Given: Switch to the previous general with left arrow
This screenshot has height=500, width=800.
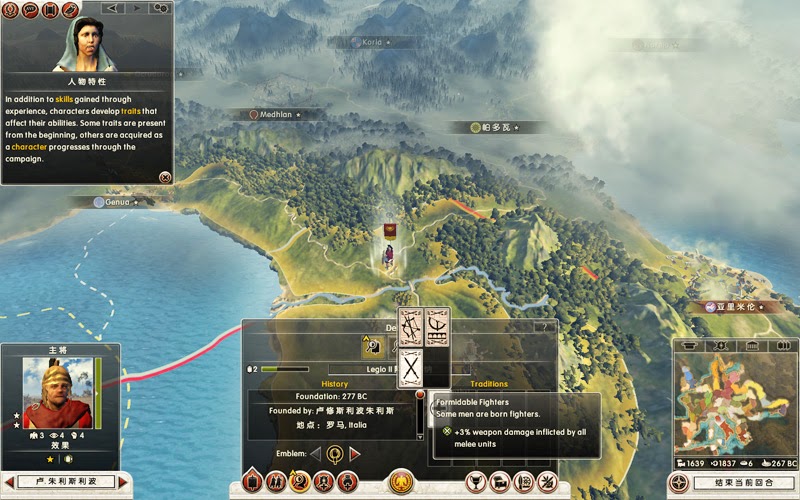Looking at the screenshot, I should [x=10, y=483].
